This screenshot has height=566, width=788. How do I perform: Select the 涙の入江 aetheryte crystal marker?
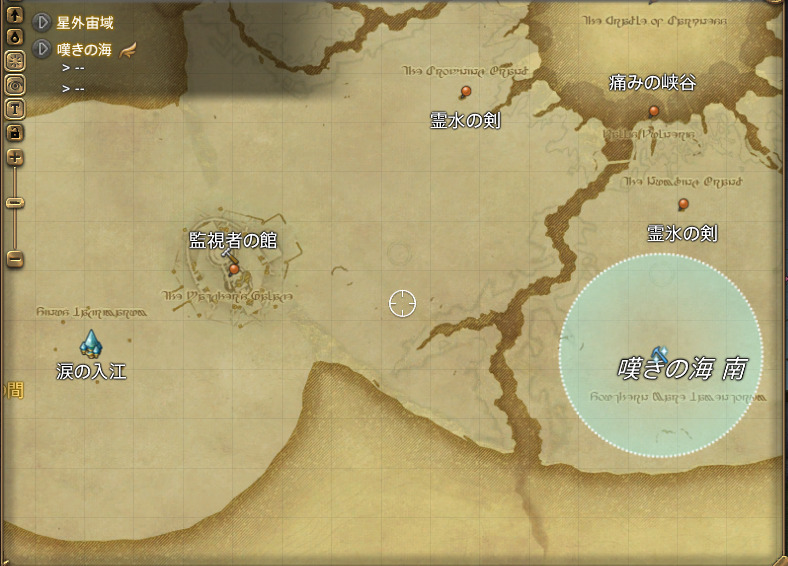(91, 345)
